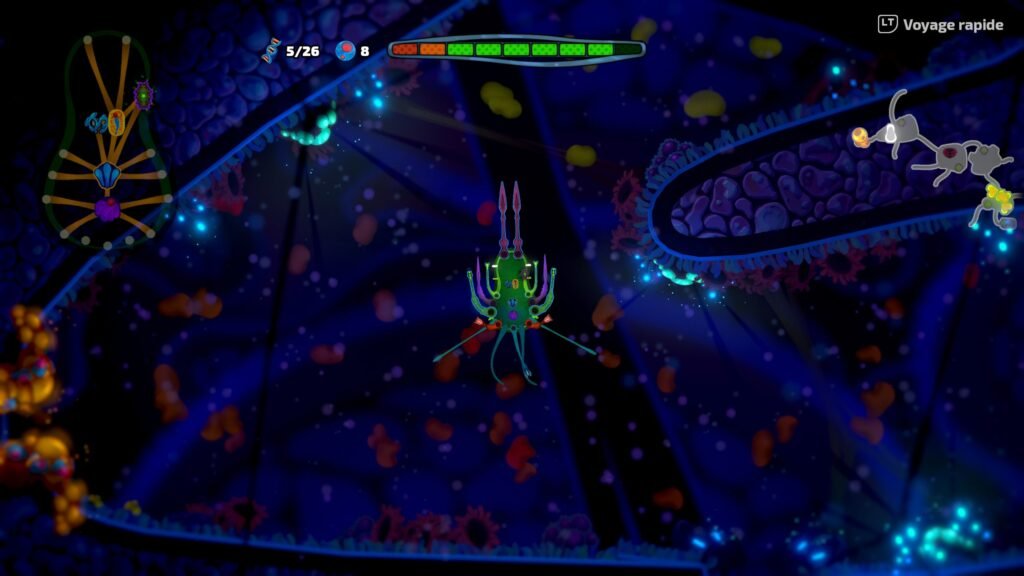
Task: Select the blue swirl module in ship diagram
Action: [x=97, y=123]
